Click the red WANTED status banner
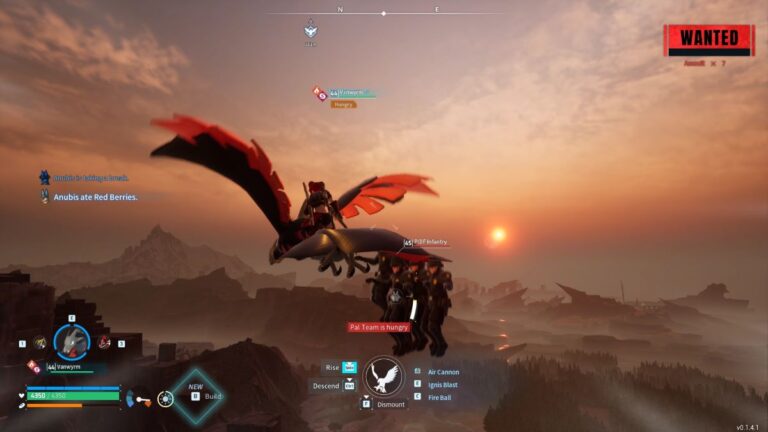The width and height of the screenshot is (768, 432). 709,40
